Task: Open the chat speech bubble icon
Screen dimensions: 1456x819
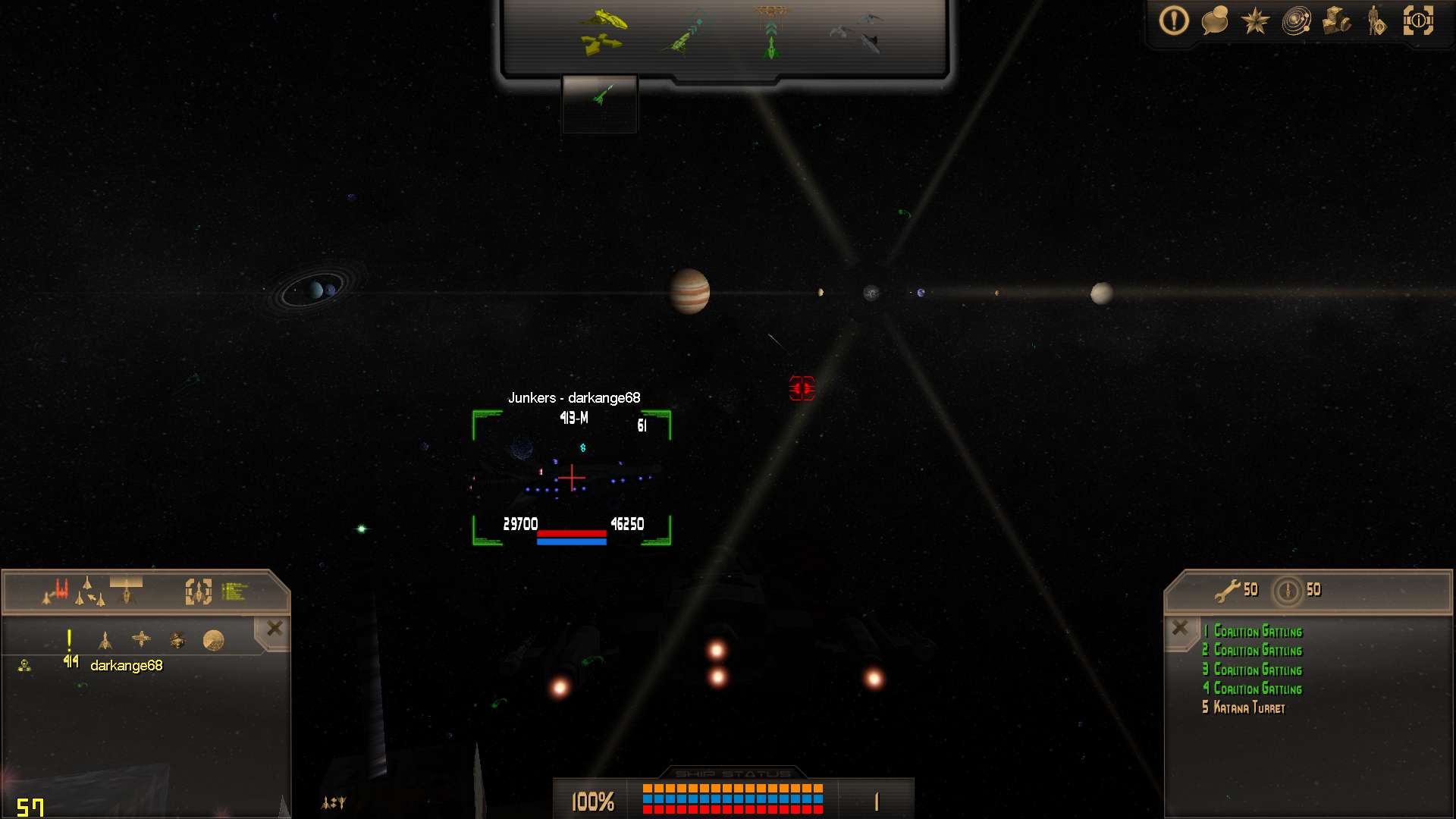Action: [1214, 20]
